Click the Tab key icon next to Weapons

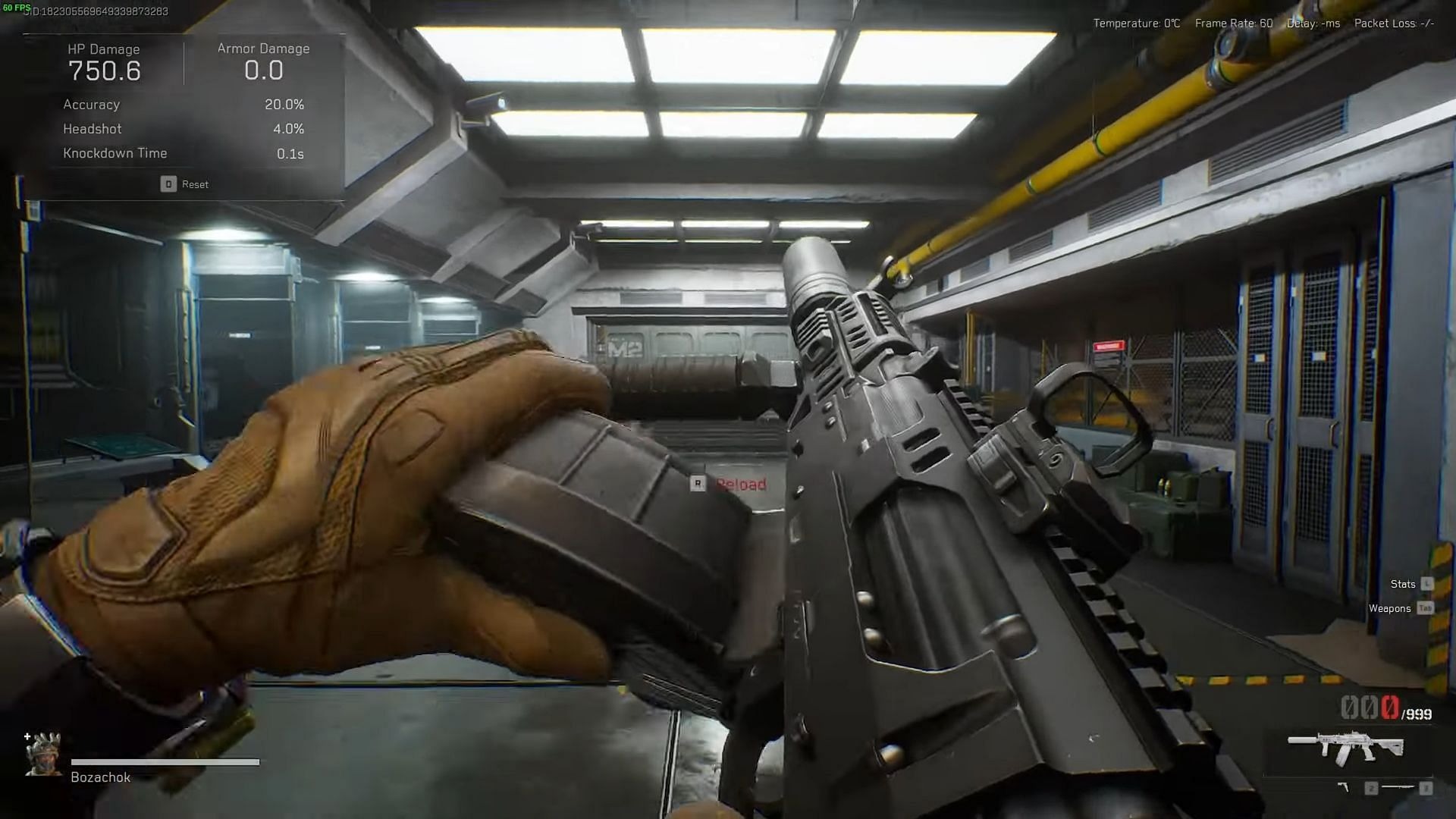1427,608
